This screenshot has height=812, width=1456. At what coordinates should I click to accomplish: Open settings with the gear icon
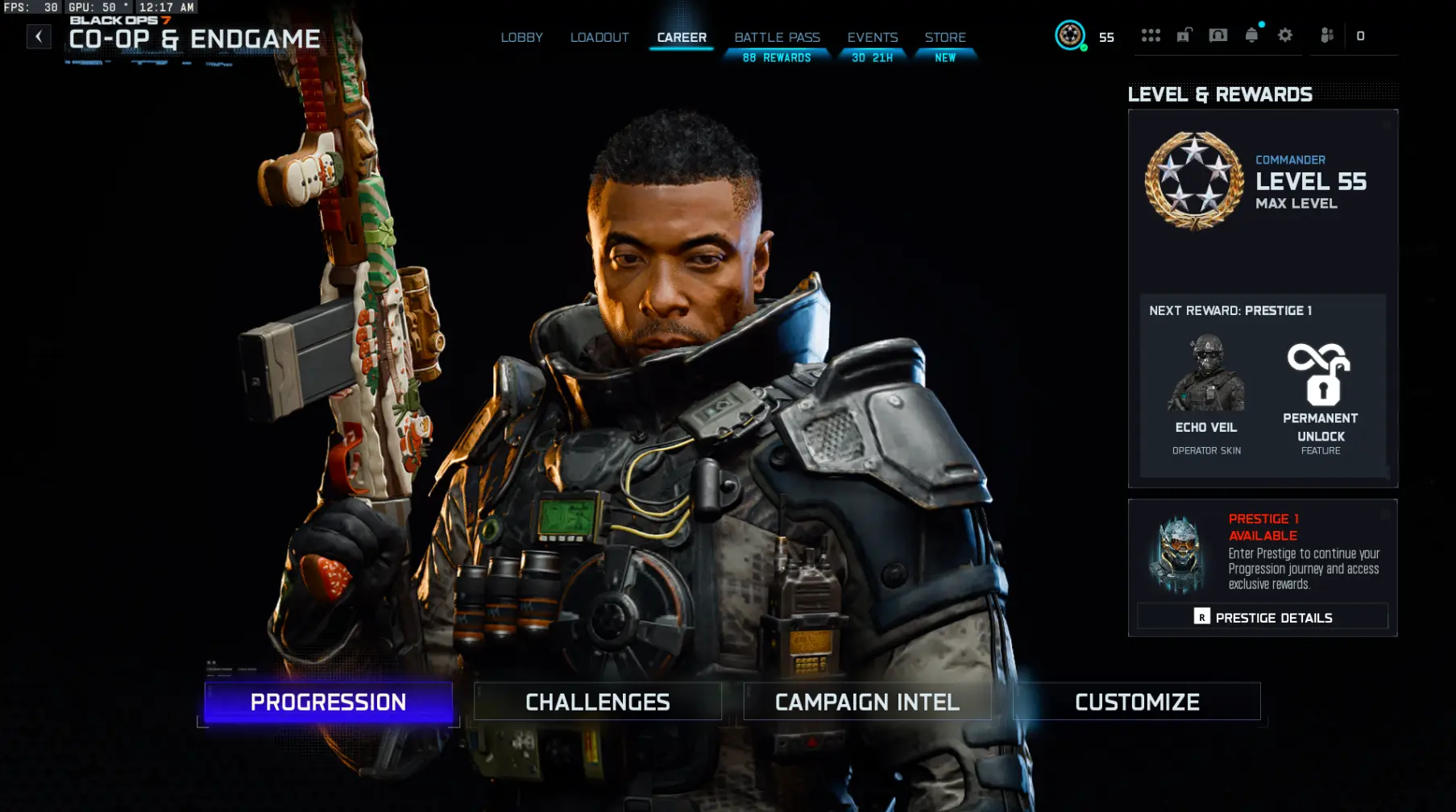1284,35
